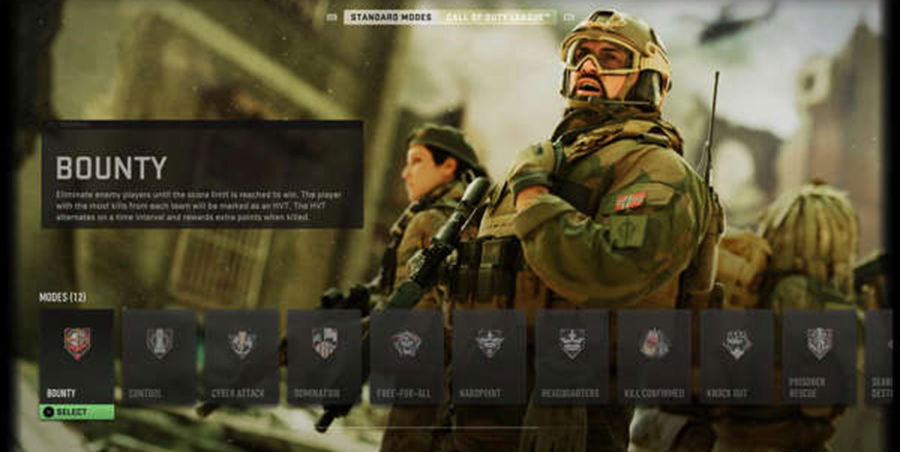
Task: Pick the Knock Out mode
Action: [x=737, y=354]
